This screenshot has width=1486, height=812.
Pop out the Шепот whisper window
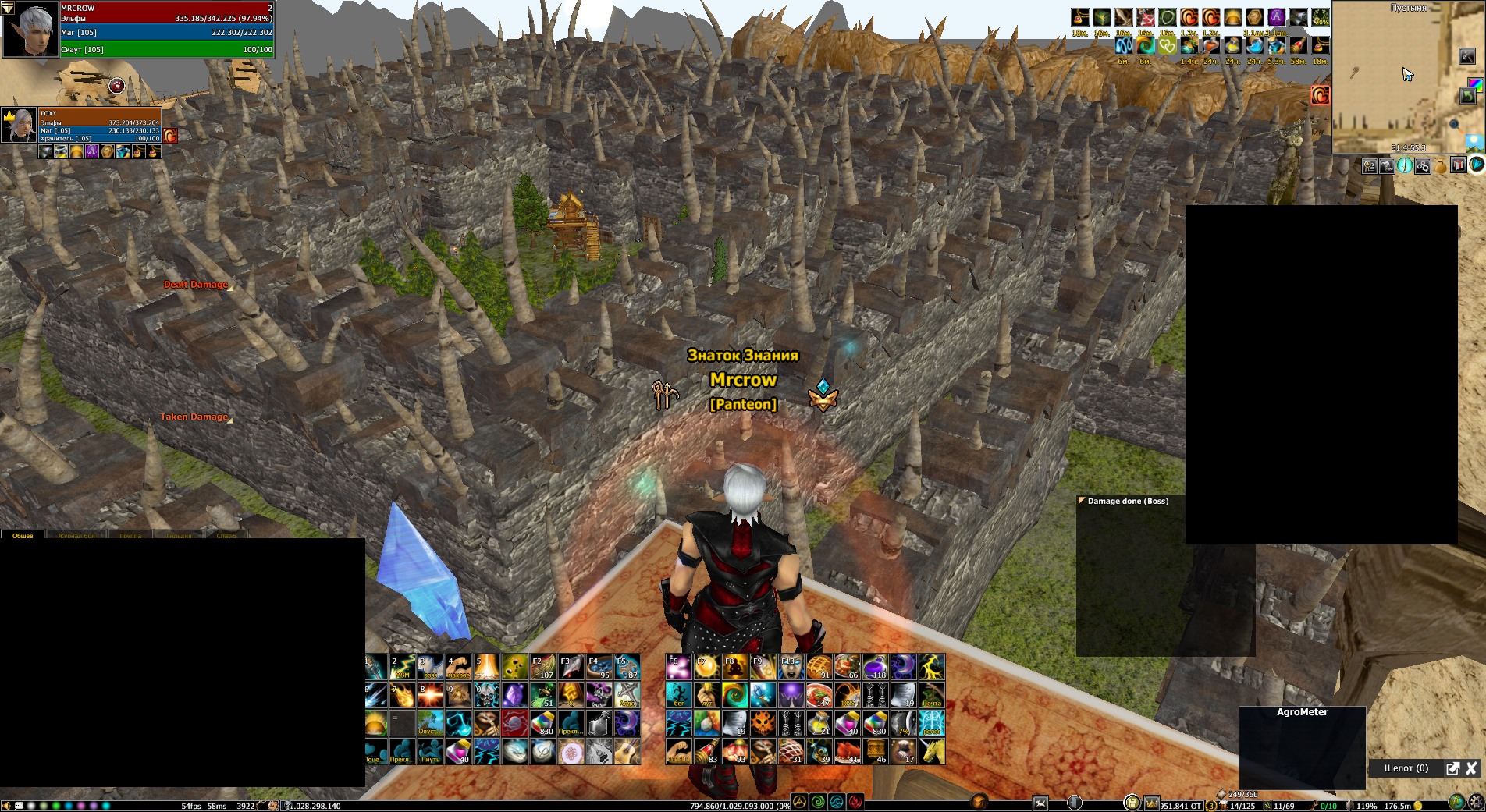point(1452,768)
